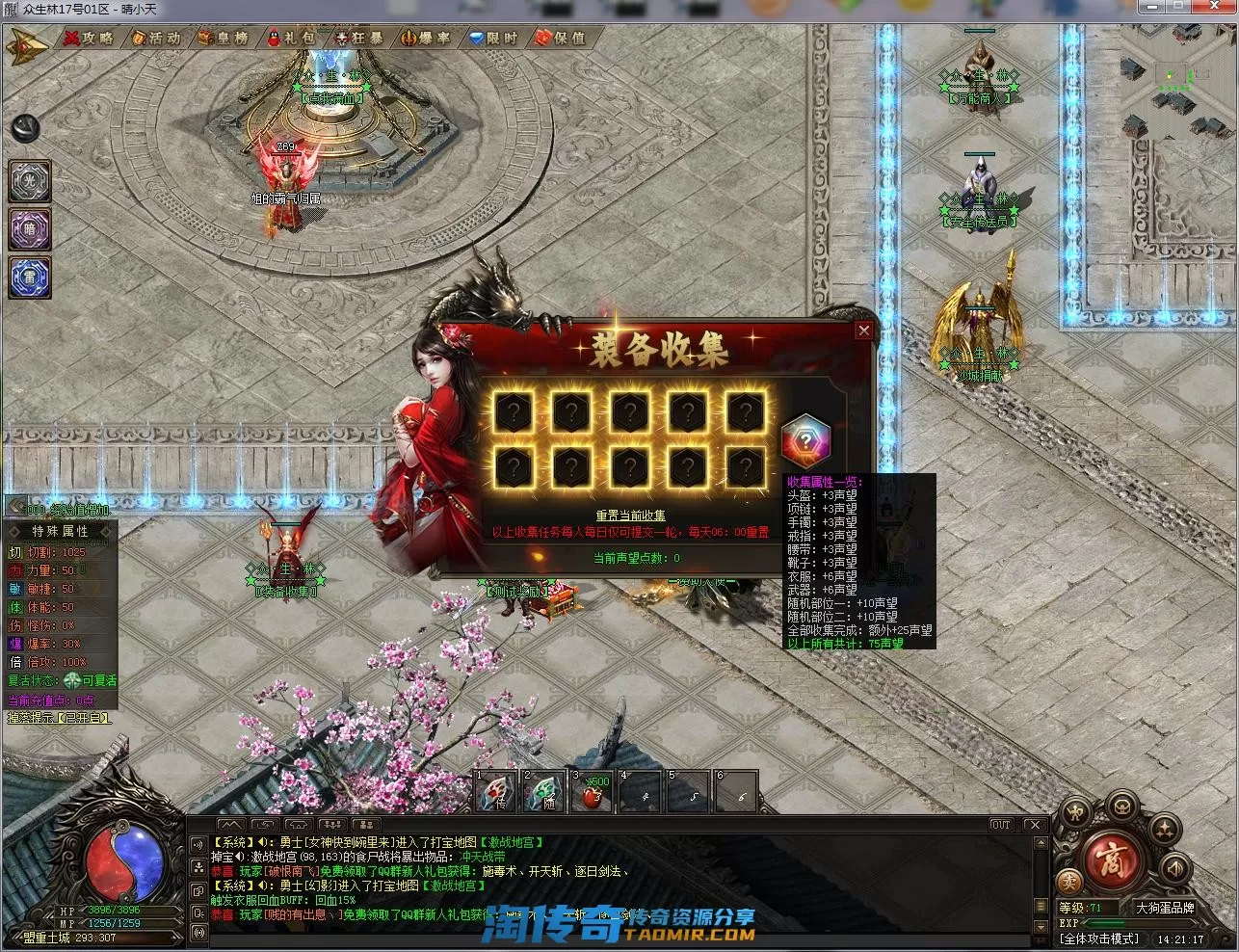Screen dimensions: 1239x952
Task: Open the 活动 events menu
Action: point(155,38)
